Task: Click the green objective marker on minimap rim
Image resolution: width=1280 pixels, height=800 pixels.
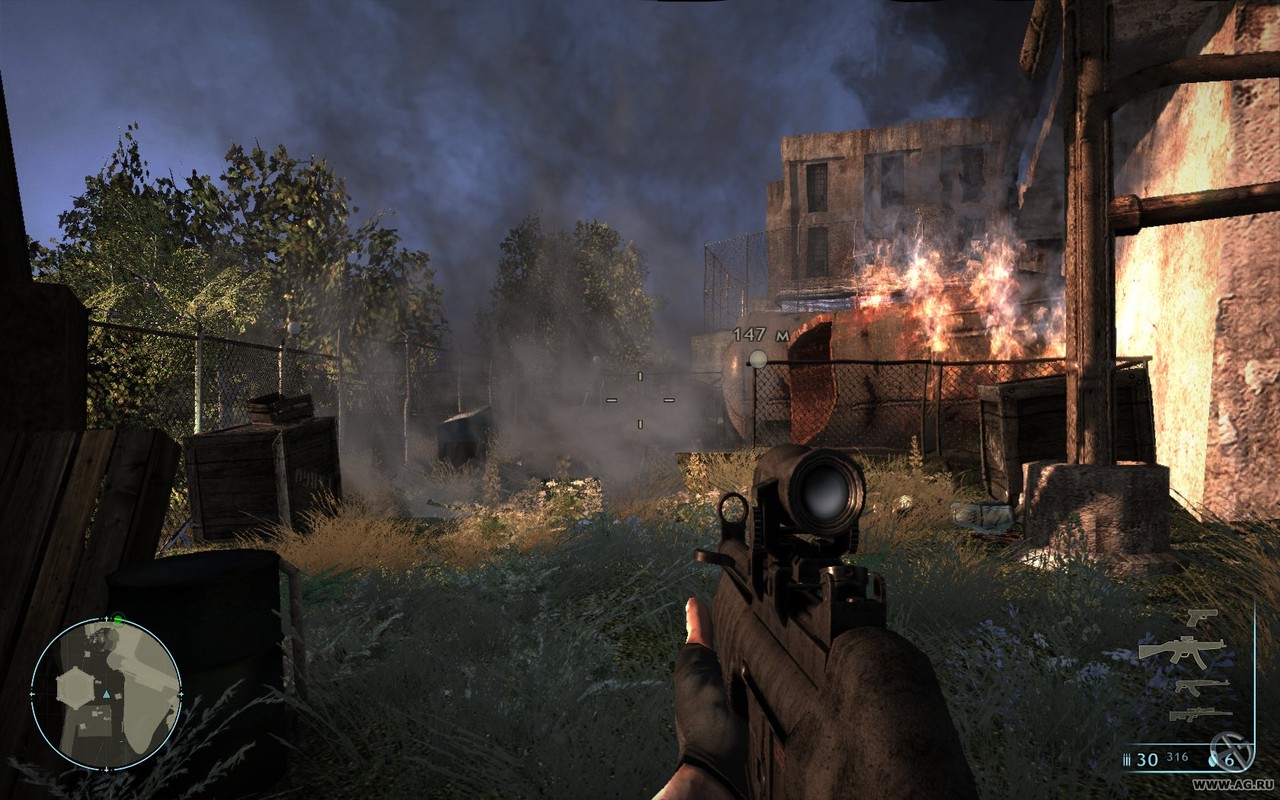Action: pos(118,620)
